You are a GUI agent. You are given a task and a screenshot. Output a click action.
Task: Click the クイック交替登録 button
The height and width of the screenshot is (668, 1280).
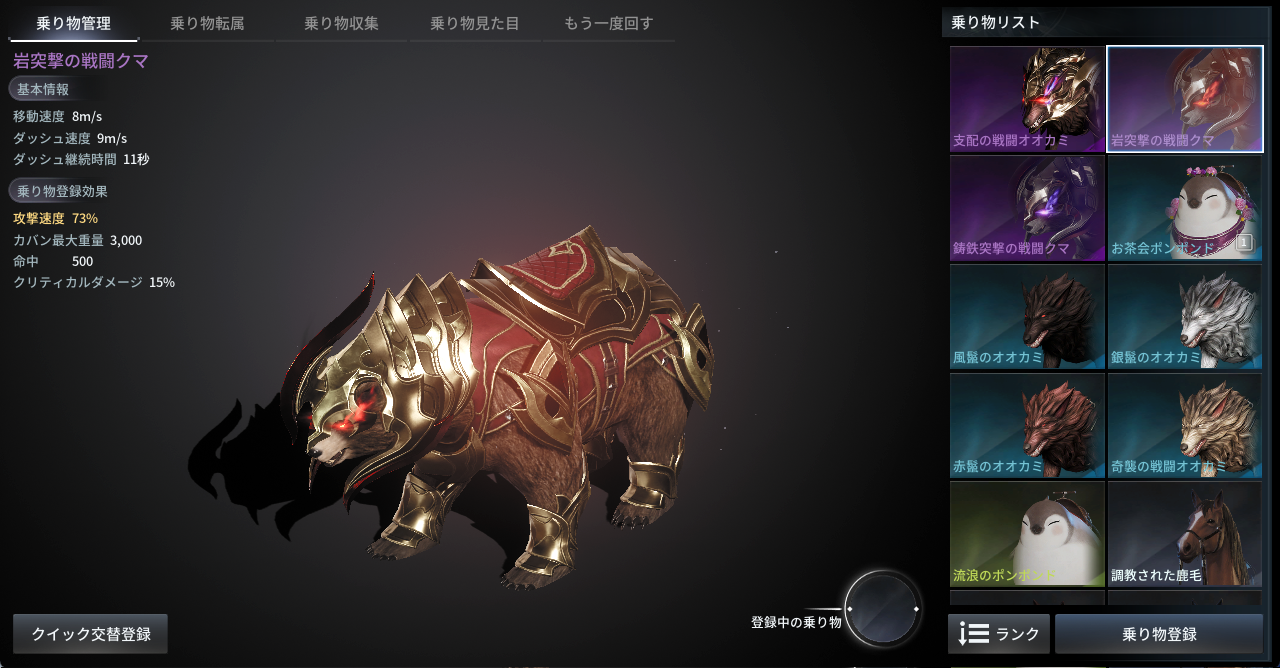click(x=91, y=634)
